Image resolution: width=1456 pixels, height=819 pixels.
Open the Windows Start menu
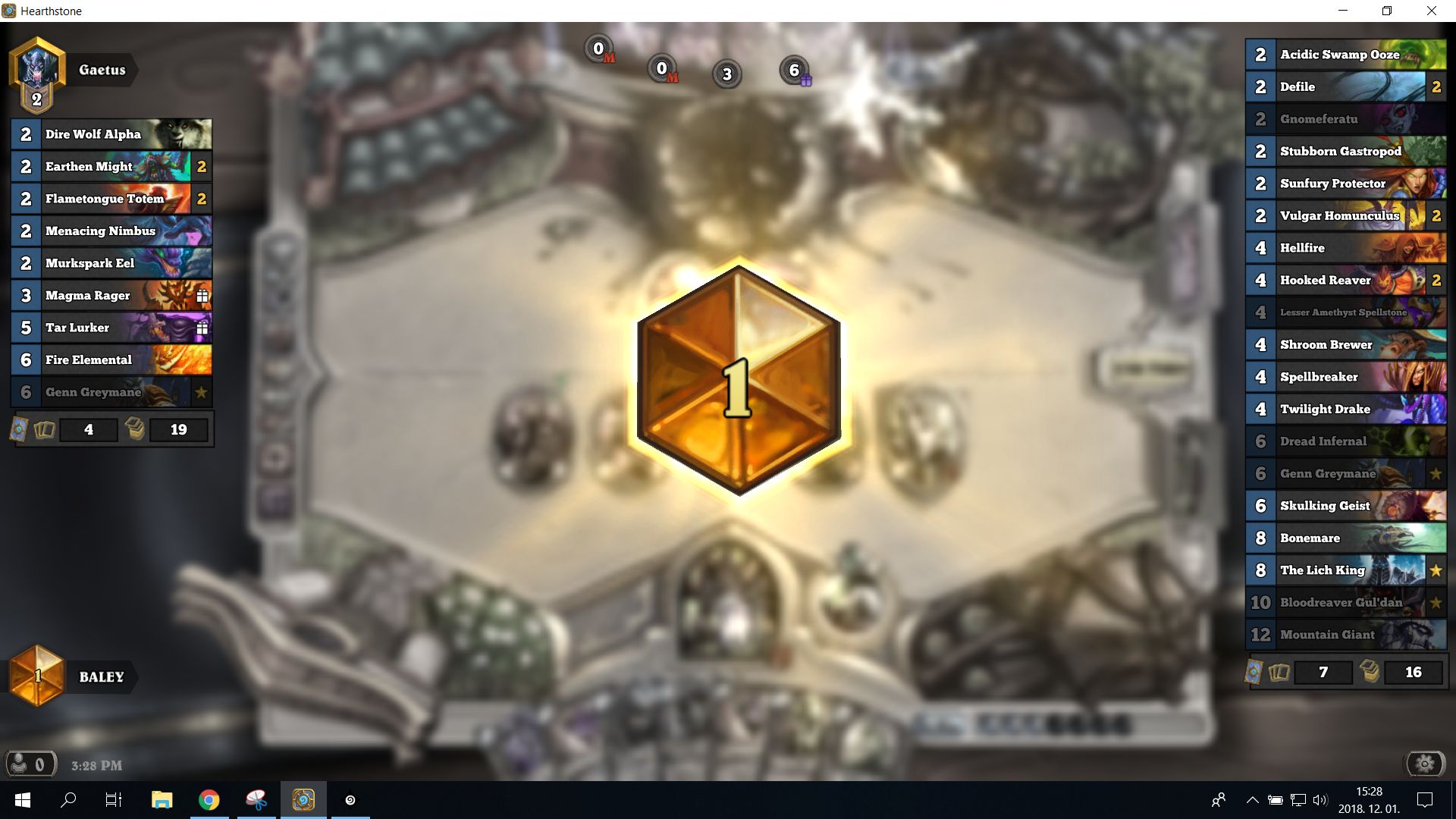tap(22, 799)
